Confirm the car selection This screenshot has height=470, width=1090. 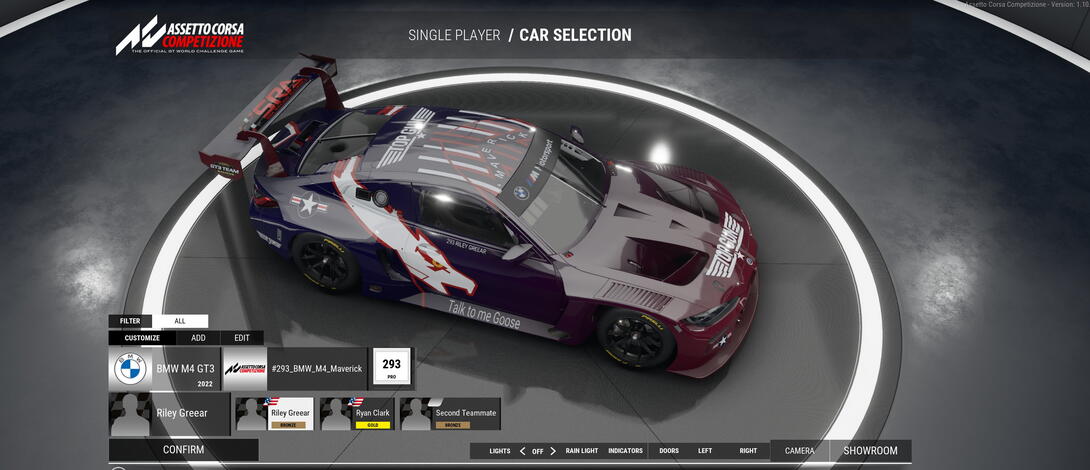click(183, 450)
